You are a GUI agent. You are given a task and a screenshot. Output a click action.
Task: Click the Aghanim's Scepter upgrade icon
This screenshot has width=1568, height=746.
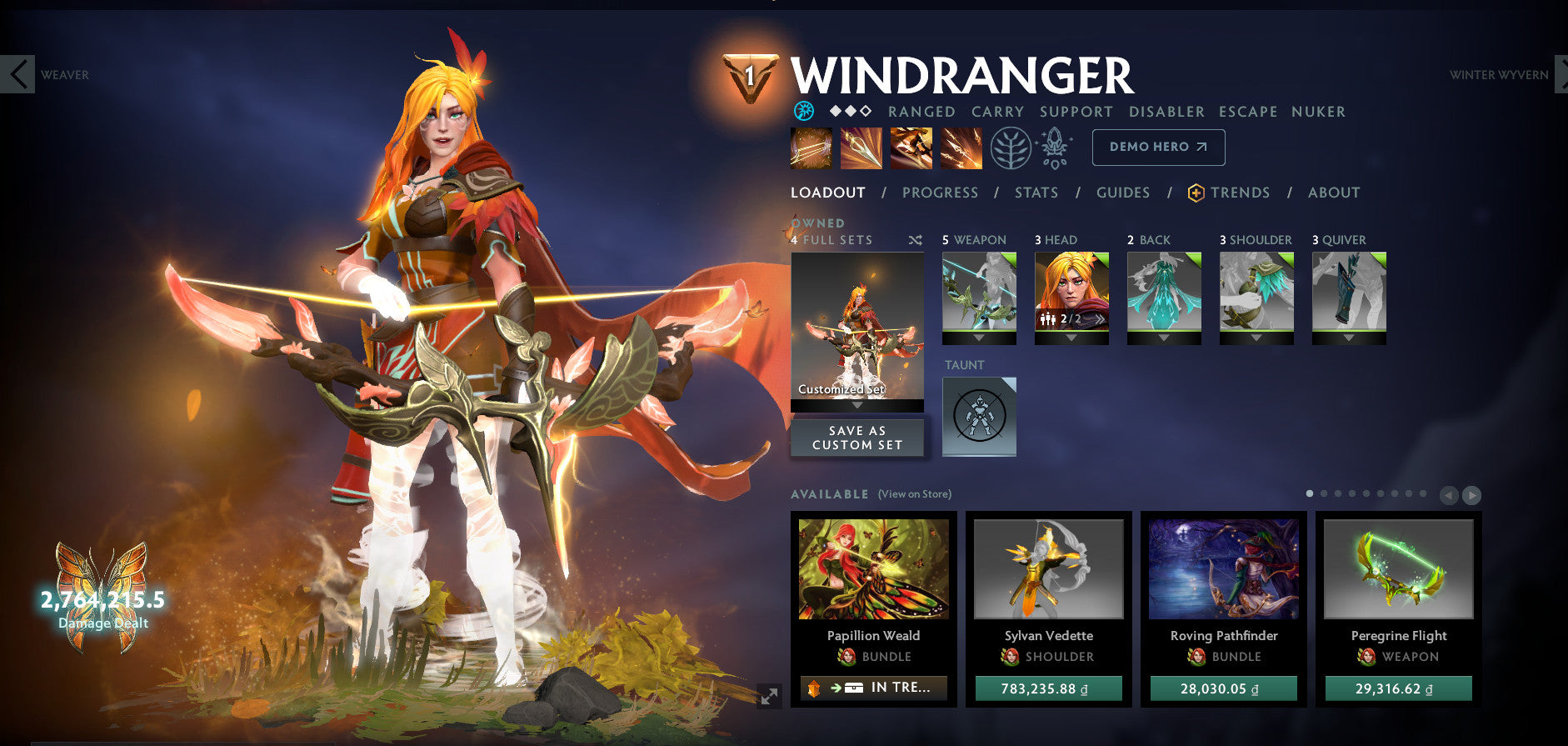coord(1053,148)
